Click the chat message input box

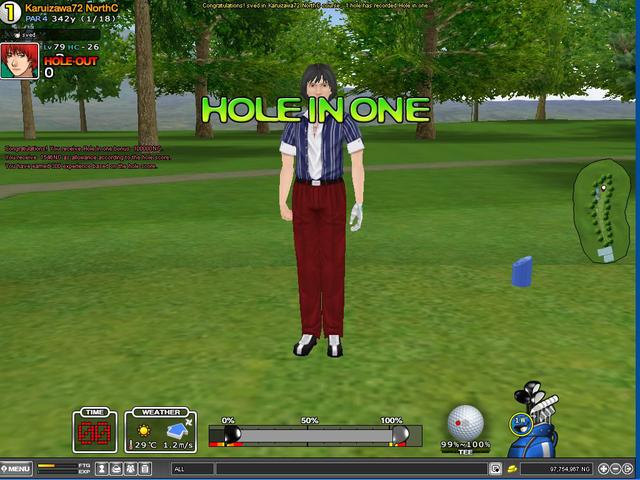pos(350,468)
